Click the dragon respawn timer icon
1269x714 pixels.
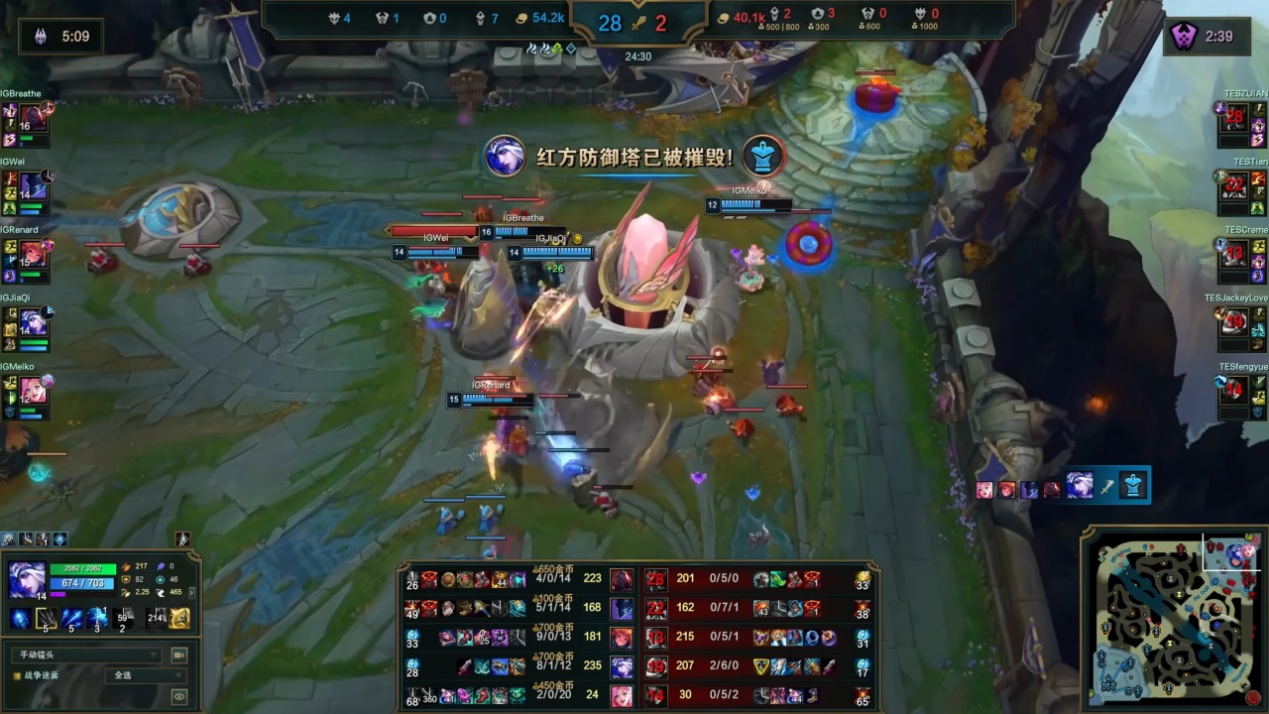pyautogui.click(x=1185, y=37)
